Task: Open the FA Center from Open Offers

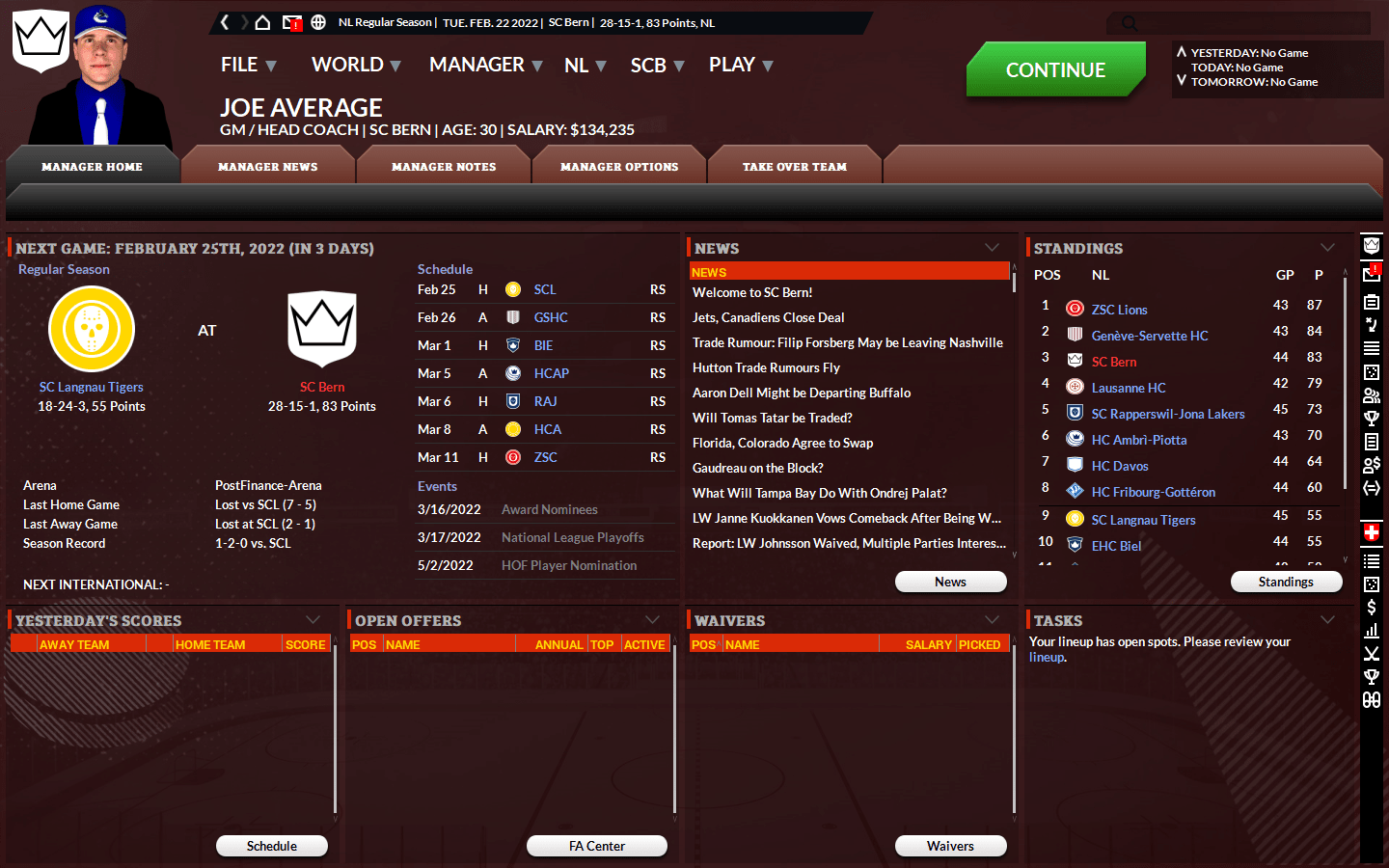Action: point(596,846)
